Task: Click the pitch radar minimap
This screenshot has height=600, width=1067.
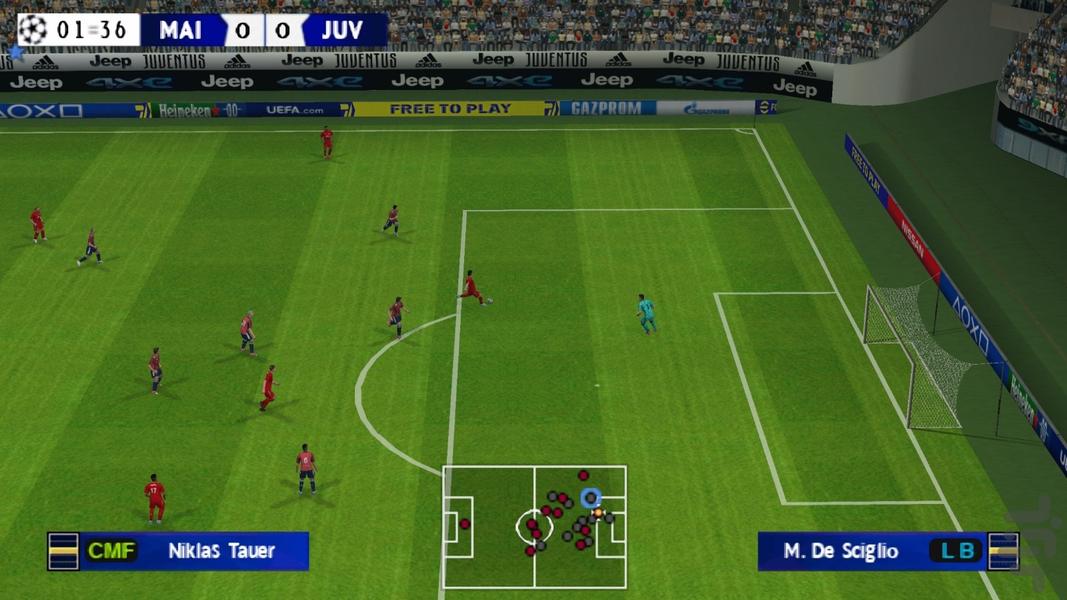Action: [x=534, y=526]
